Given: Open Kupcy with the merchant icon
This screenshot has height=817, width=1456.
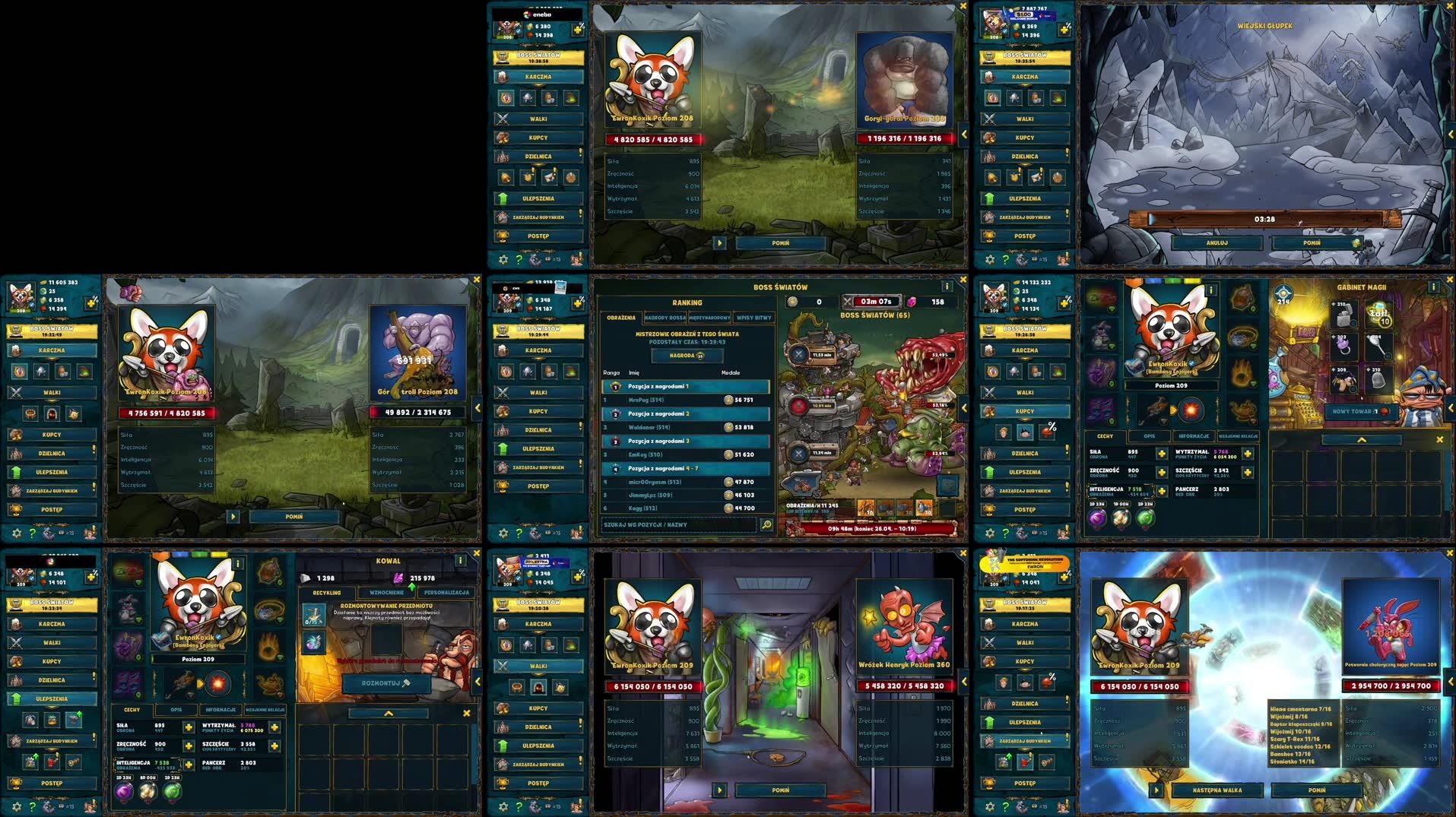Looking at the screenshot, I should click(503, 138).
